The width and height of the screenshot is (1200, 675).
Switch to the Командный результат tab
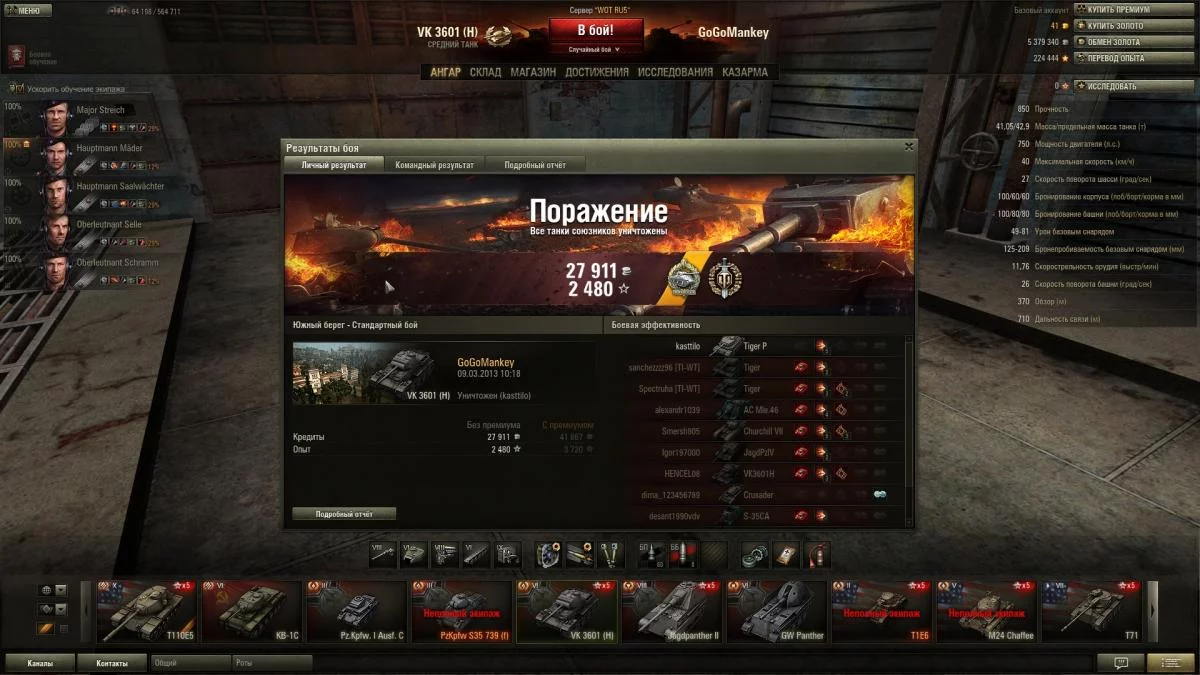click(434, 165)
